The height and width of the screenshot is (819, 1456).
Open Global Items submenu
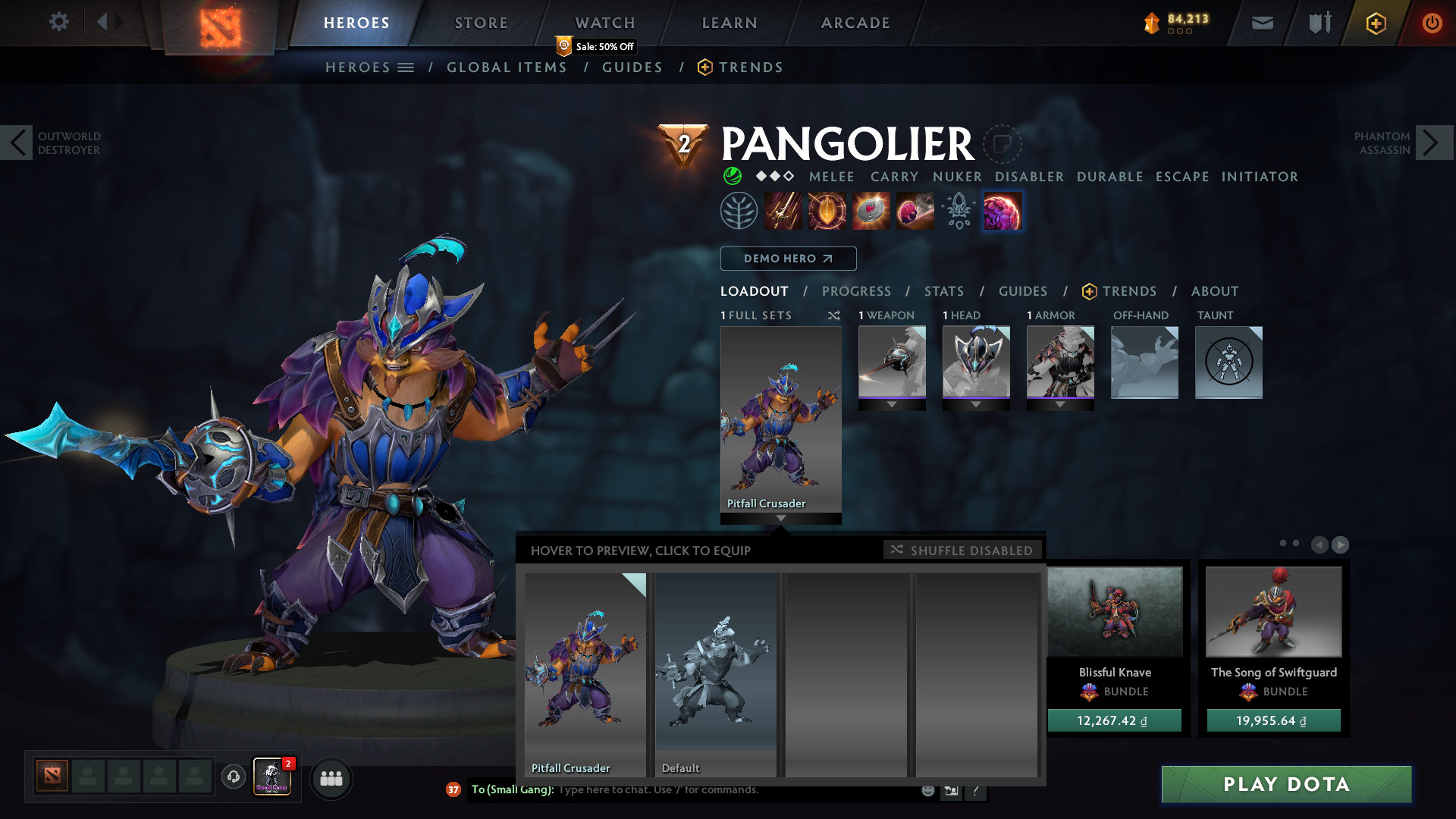pos(507,67)
